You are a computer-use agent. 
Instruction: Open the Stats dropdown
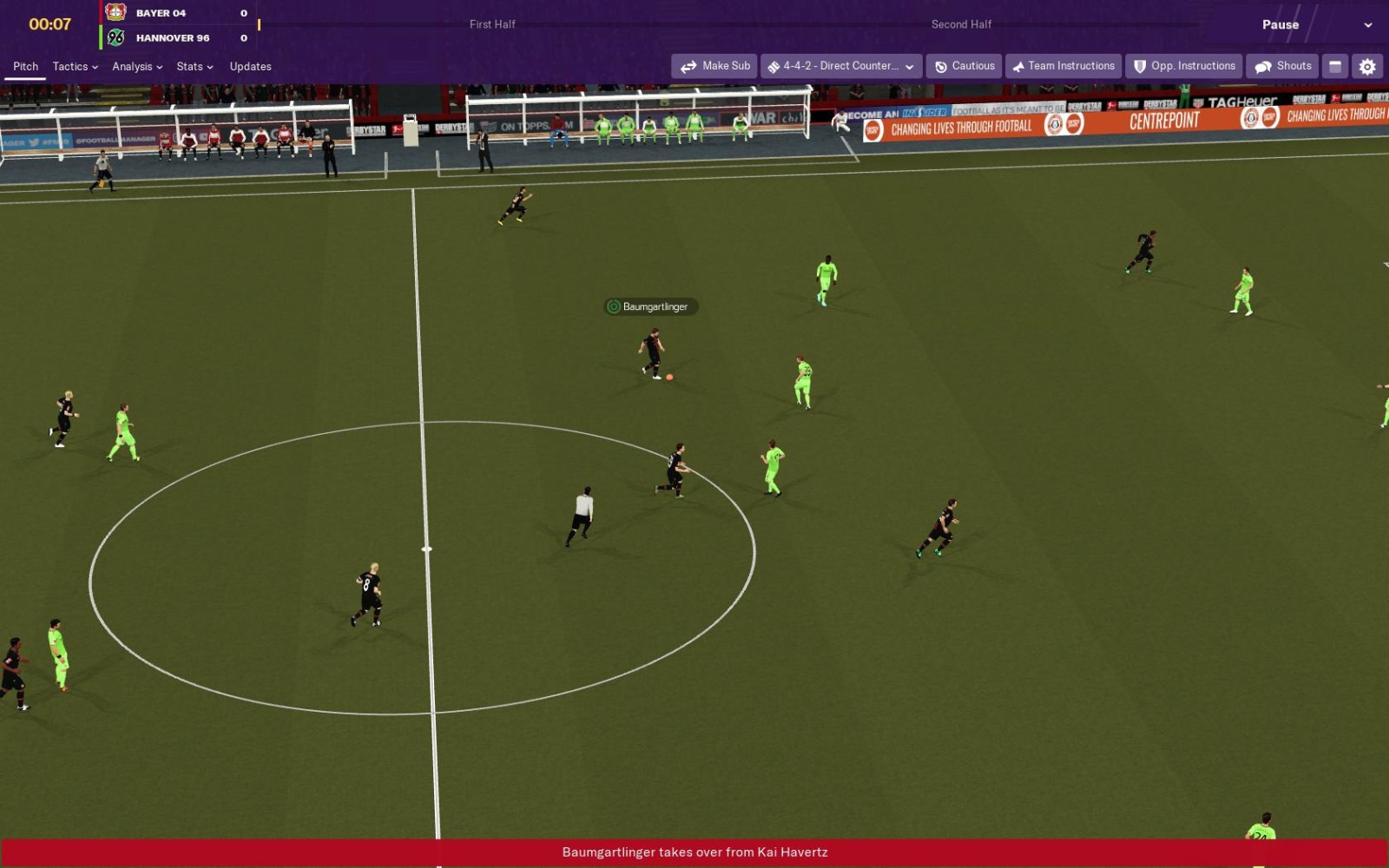[x=194, y=67]
